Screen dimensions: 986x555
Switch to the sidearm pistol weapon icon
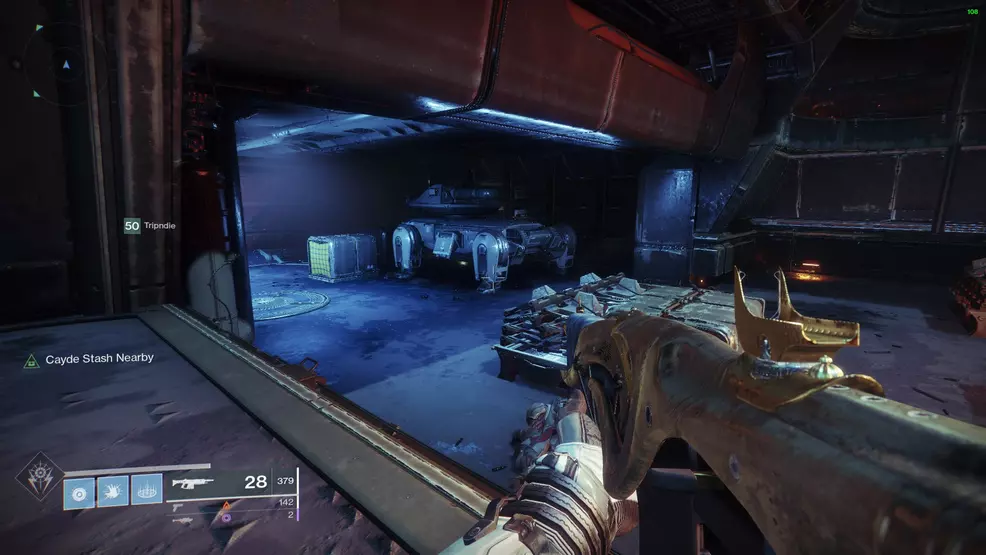179,506
